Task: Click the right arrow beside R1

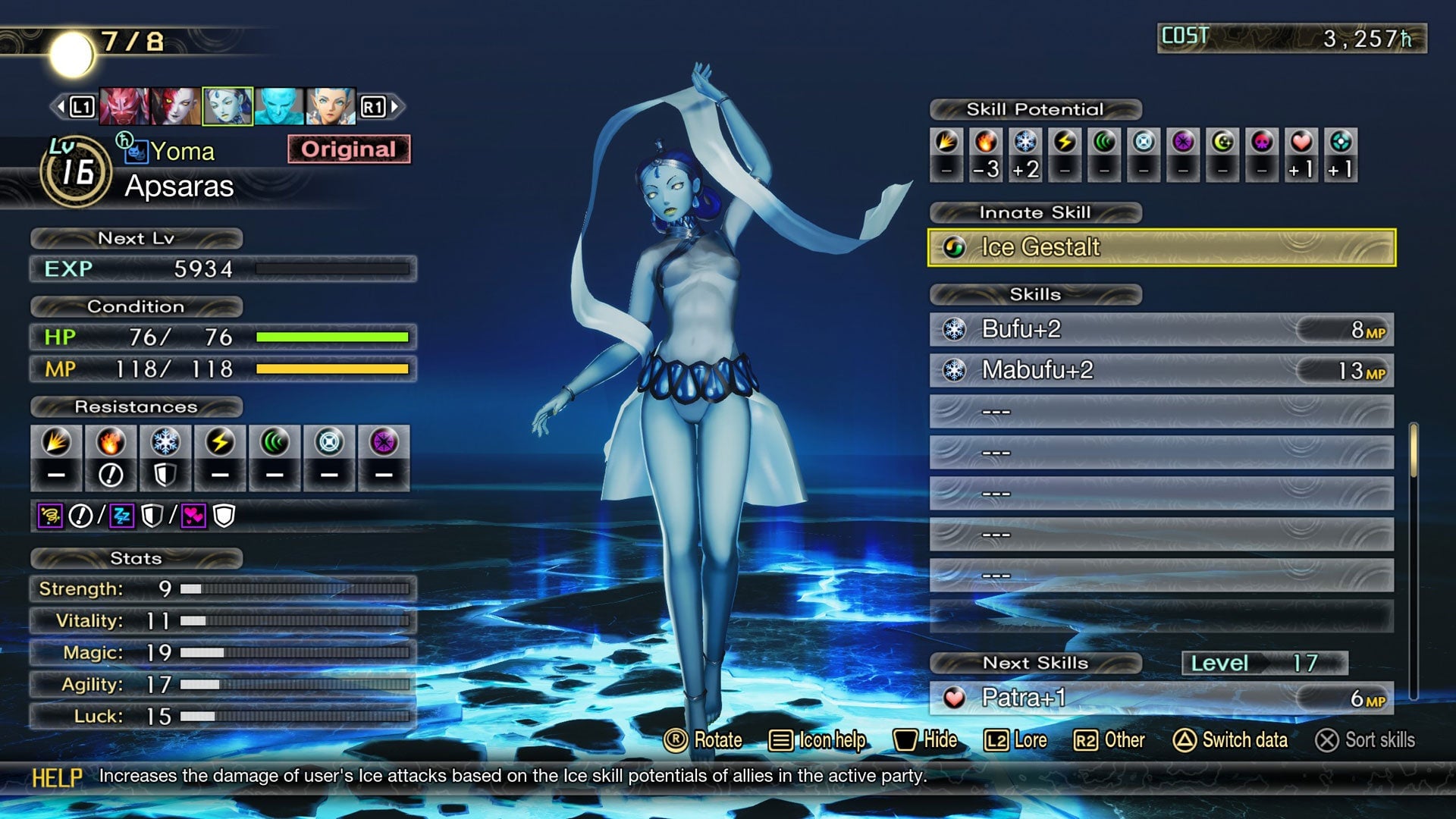Action: (394, 105)
